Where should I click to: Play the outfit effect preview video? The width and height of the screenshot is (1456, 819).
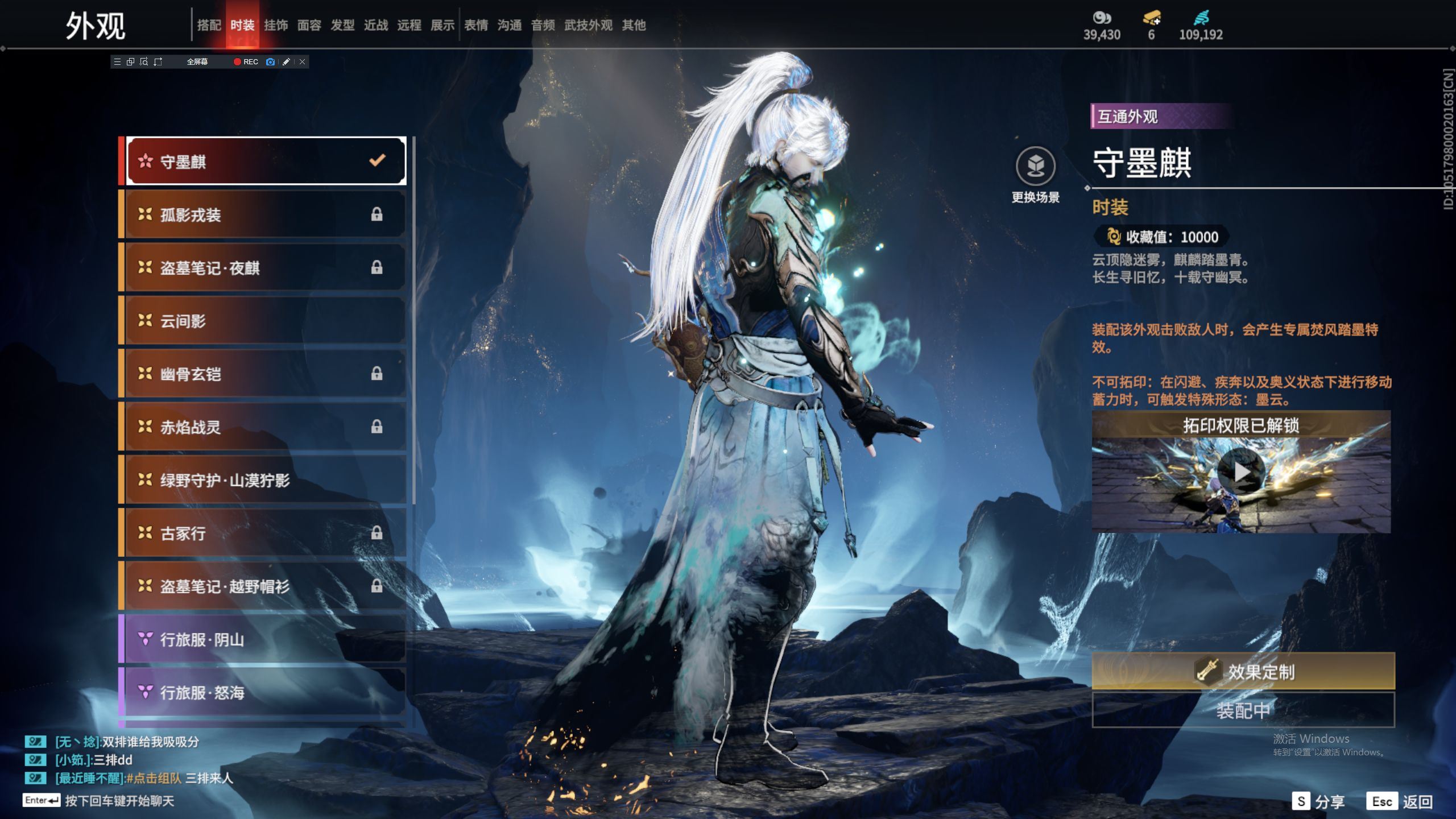pyautogui.click(x=1241, y=472)
